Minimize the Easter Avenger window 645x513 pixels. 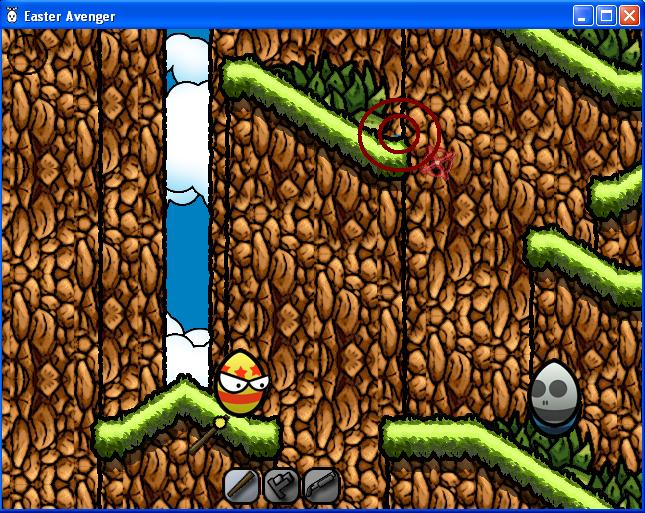pyautogui.click(x=583, y=15)
